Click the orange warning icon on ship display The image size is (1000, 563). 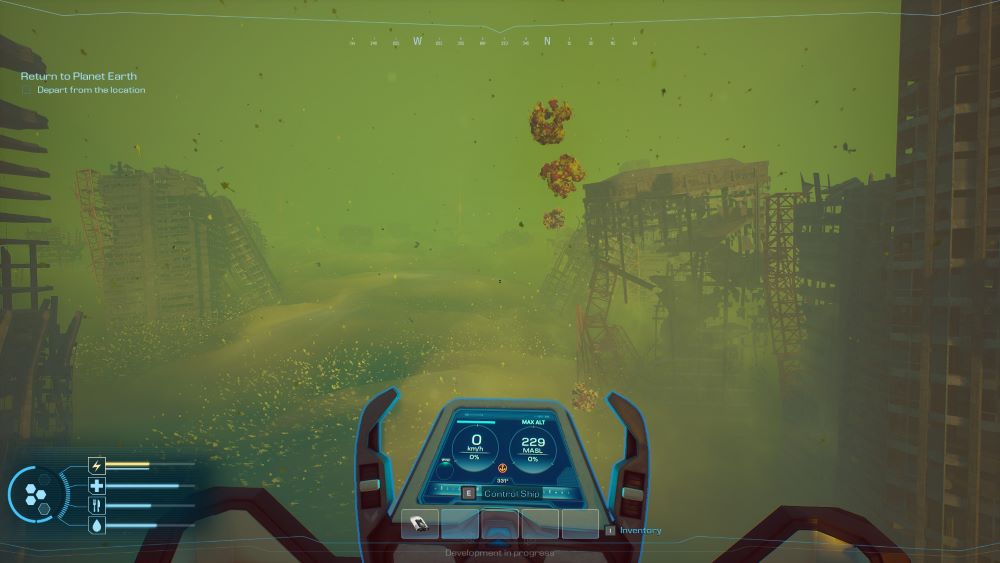click(502, 468)
